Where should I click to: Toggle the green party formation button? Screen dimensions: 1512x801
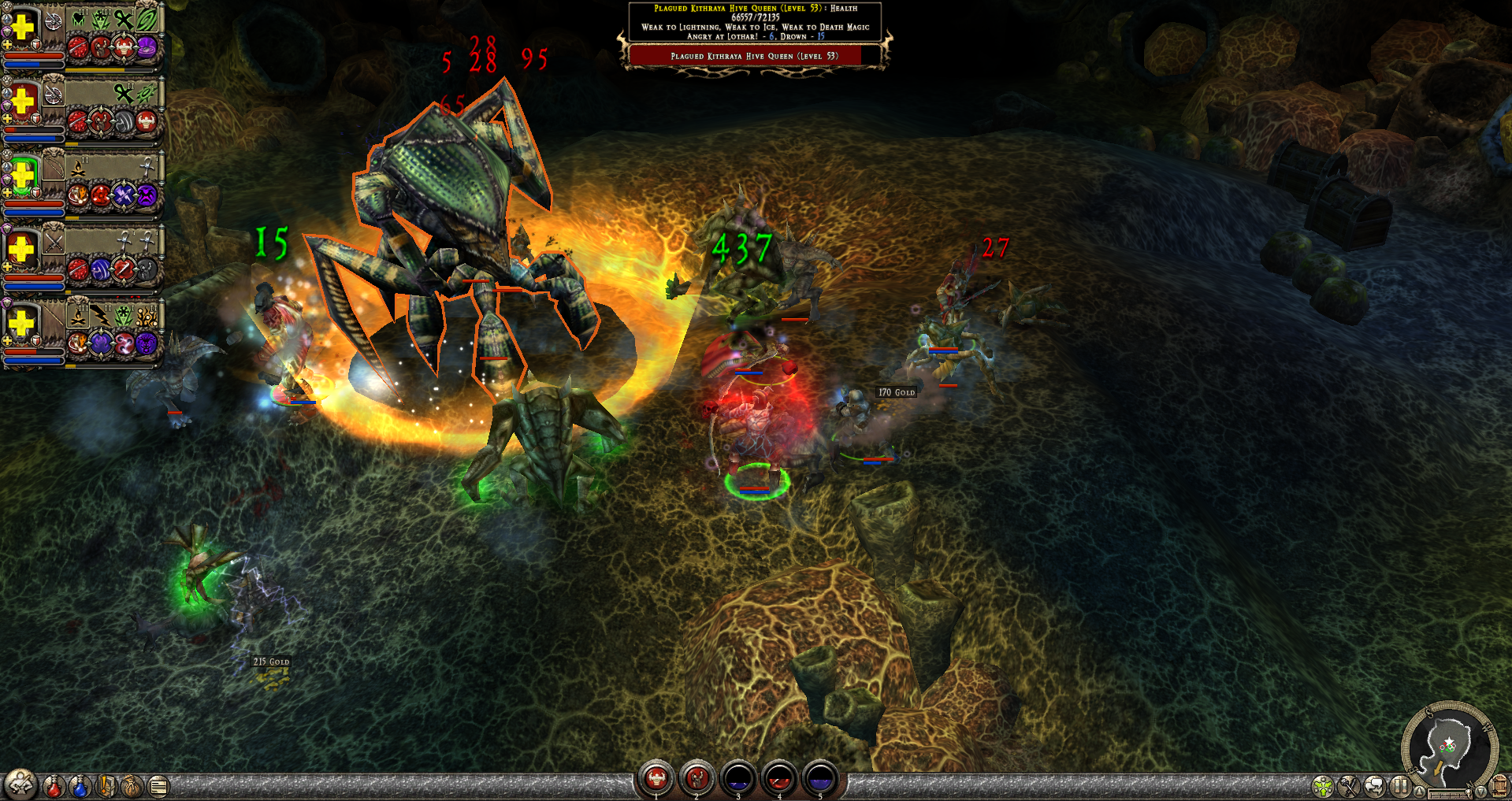point(1323,786)
